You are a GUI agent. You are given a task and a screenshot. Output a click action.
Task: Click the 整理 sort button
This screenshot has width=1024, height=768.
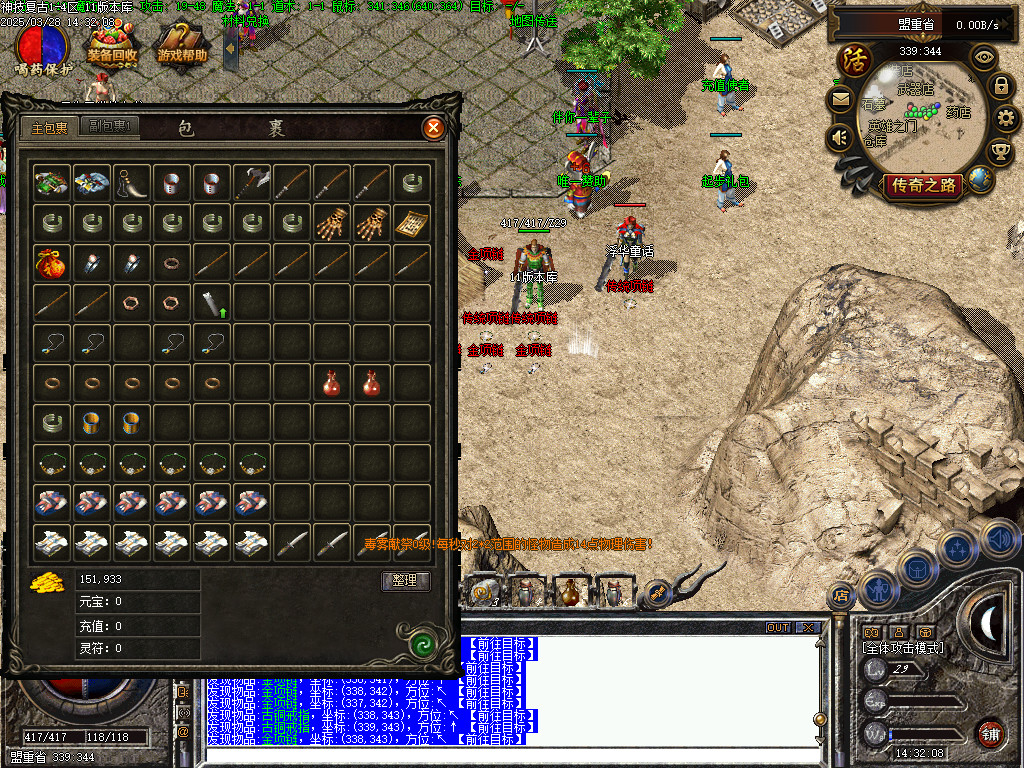pos(405,581)
